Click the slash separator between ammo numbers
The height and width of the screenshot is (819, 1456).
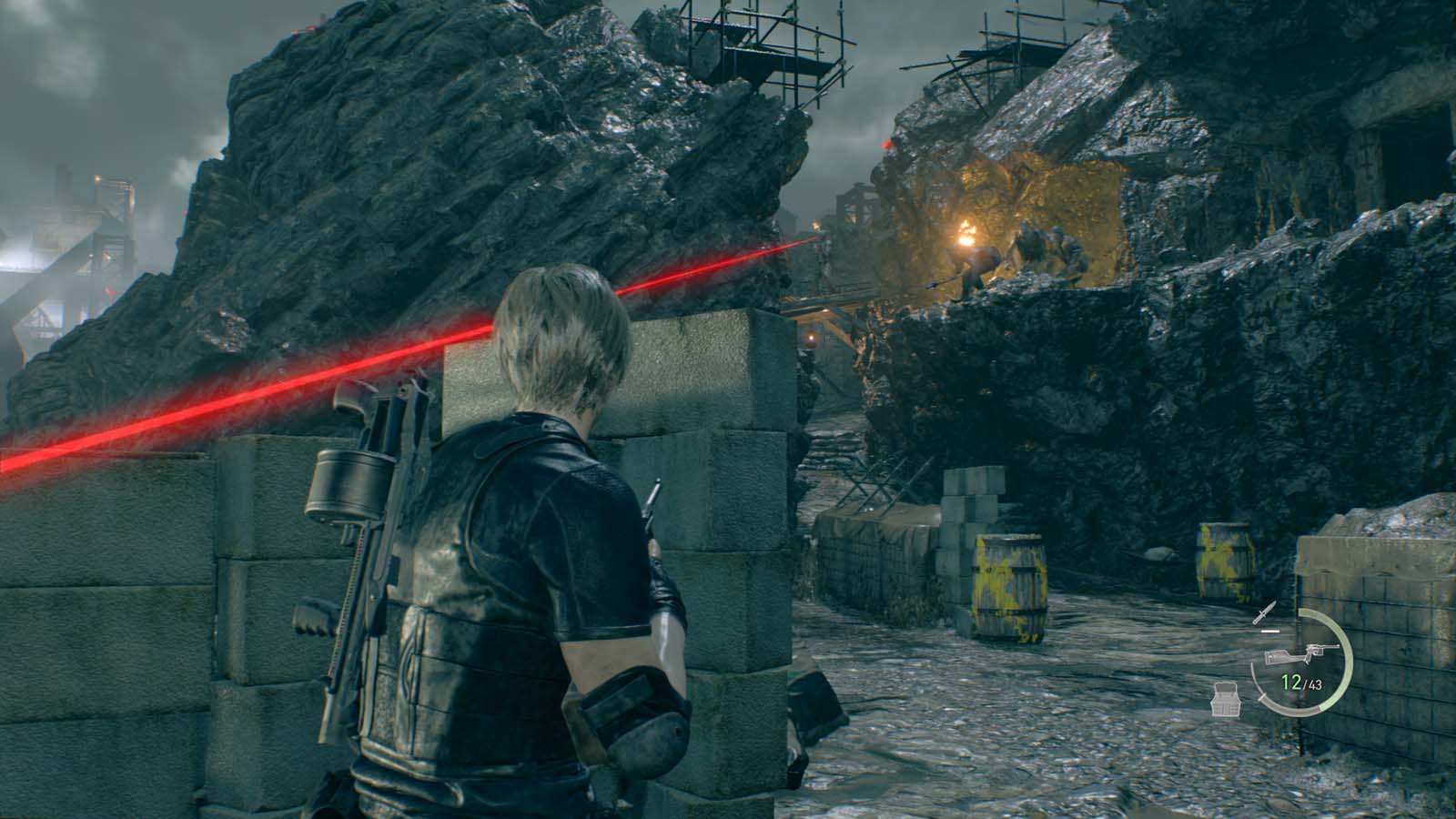(x=1305, y=683)
